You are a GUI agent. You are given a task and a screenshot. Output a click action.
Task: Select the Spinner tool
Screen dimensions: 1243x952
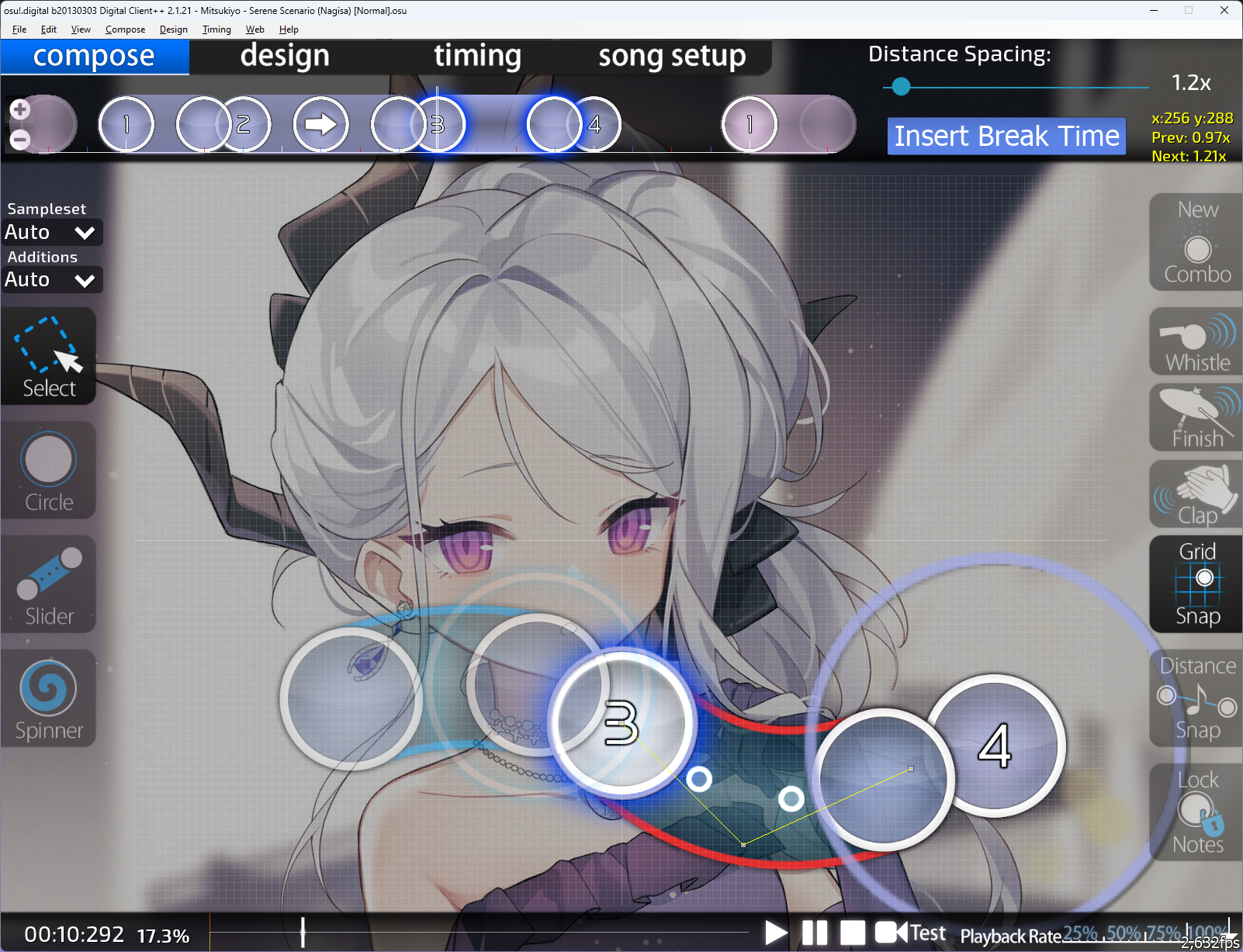pos(49,698)
